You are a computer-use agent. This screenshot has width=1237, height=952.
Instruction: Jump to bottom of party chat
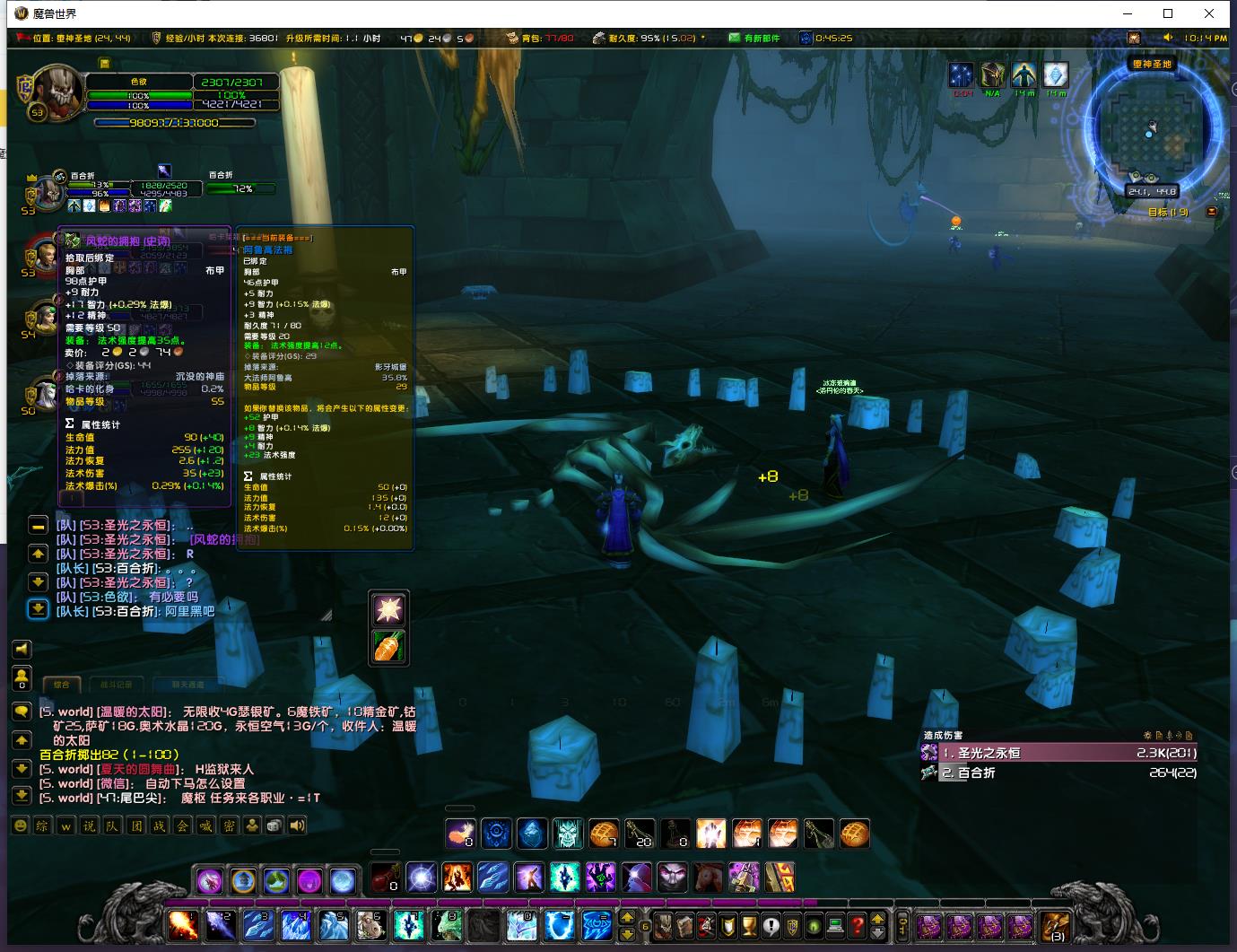pyautogui.click(x=38, y=609)
